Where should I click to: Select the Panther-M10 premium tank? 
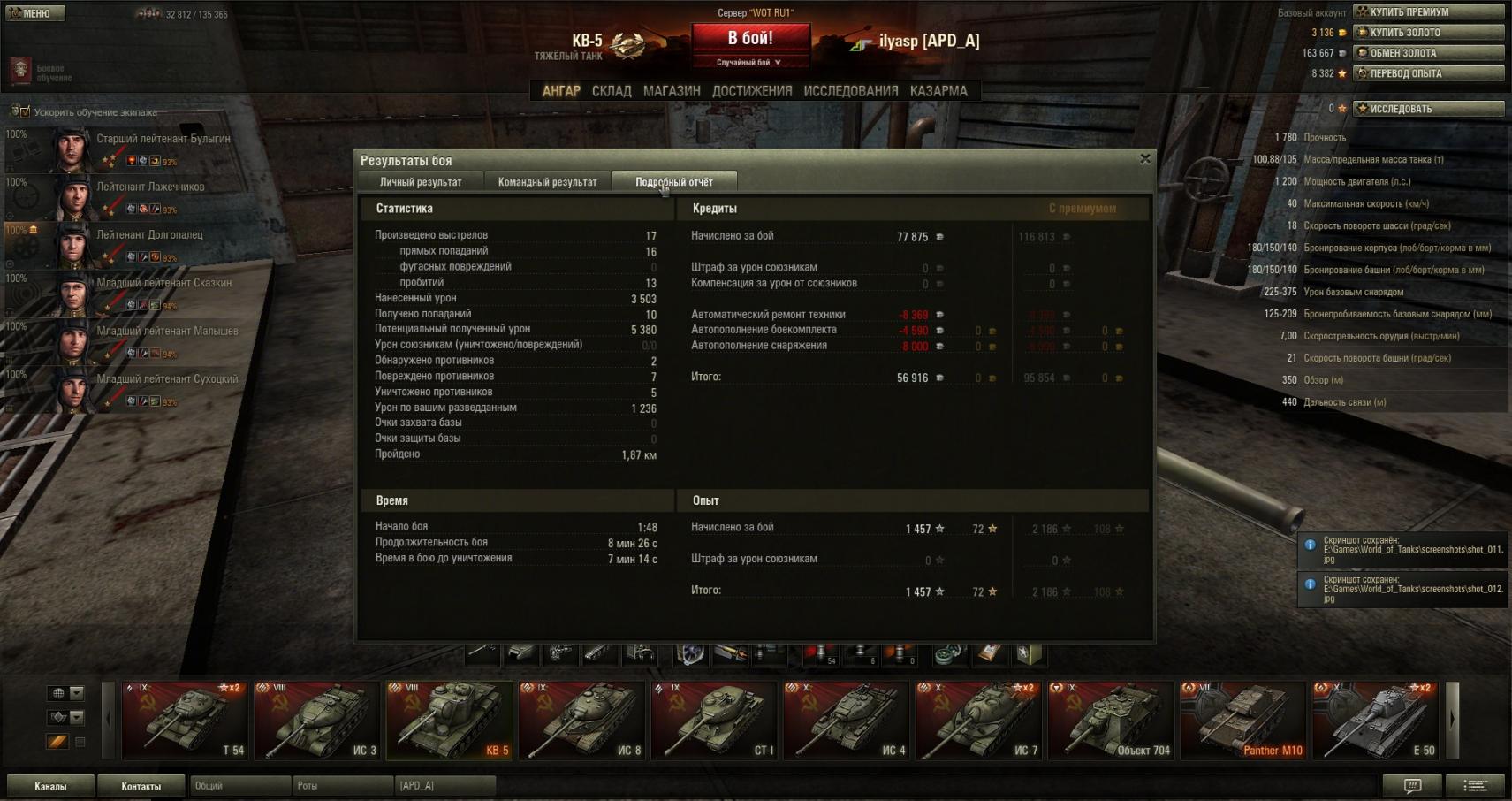click(x=1242, y=721)
